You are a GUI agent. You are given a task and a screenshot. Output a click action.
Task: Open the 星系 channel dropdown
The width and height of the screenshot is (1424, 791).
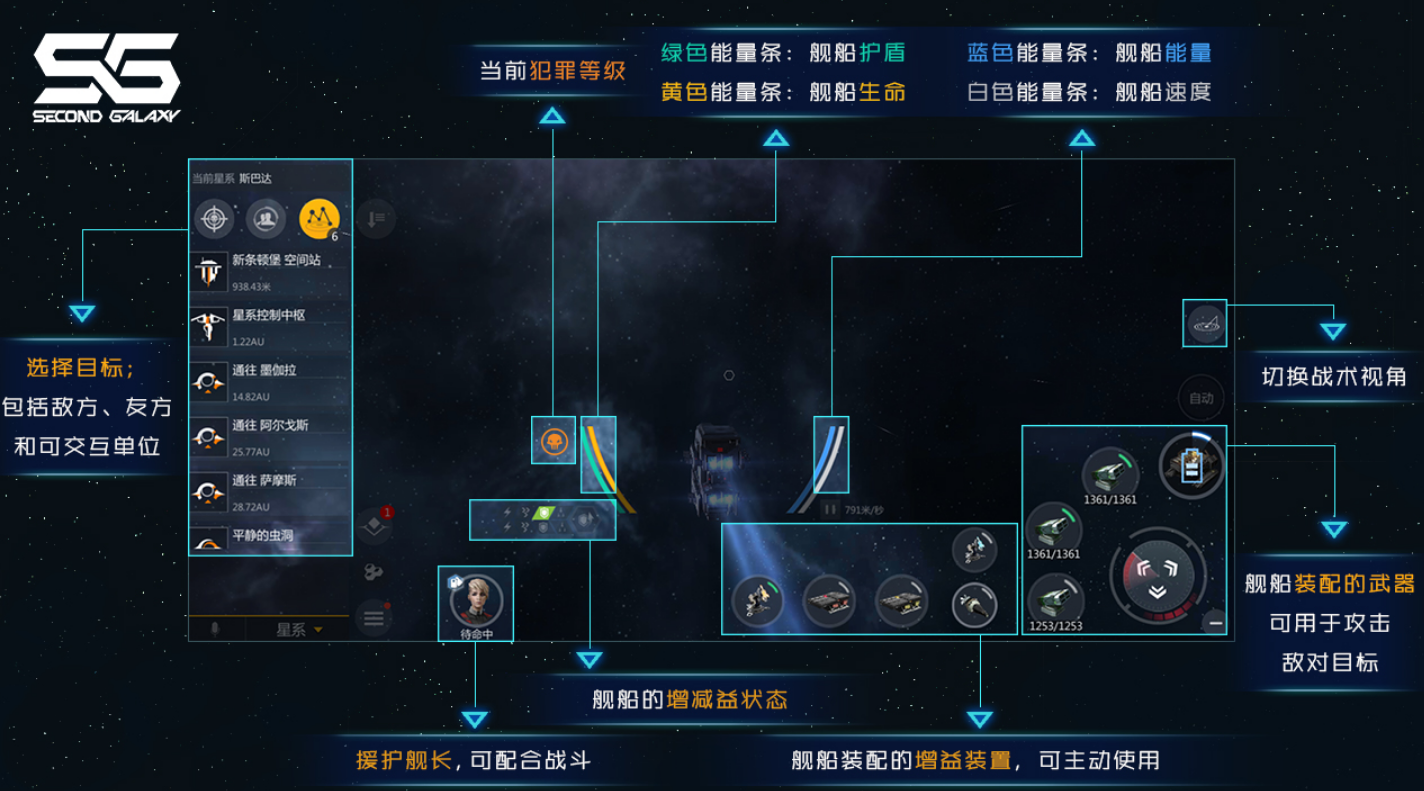[x=300, y=630]
